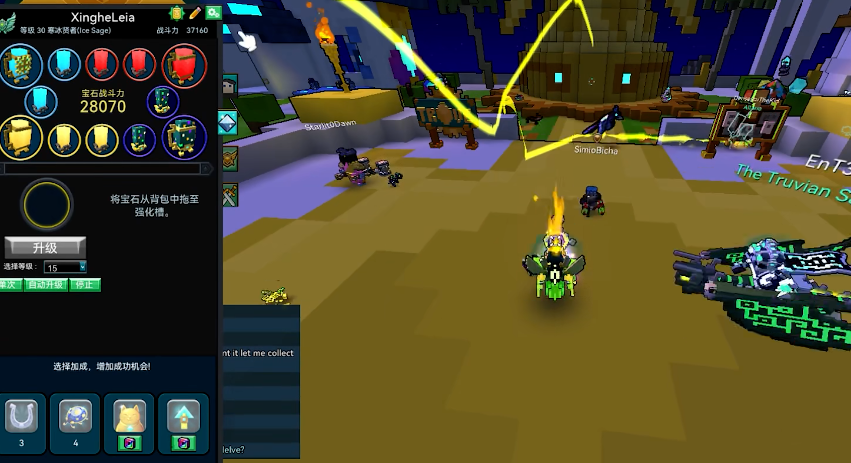Start 自动升级 auto upgrade

coord(46,285)
